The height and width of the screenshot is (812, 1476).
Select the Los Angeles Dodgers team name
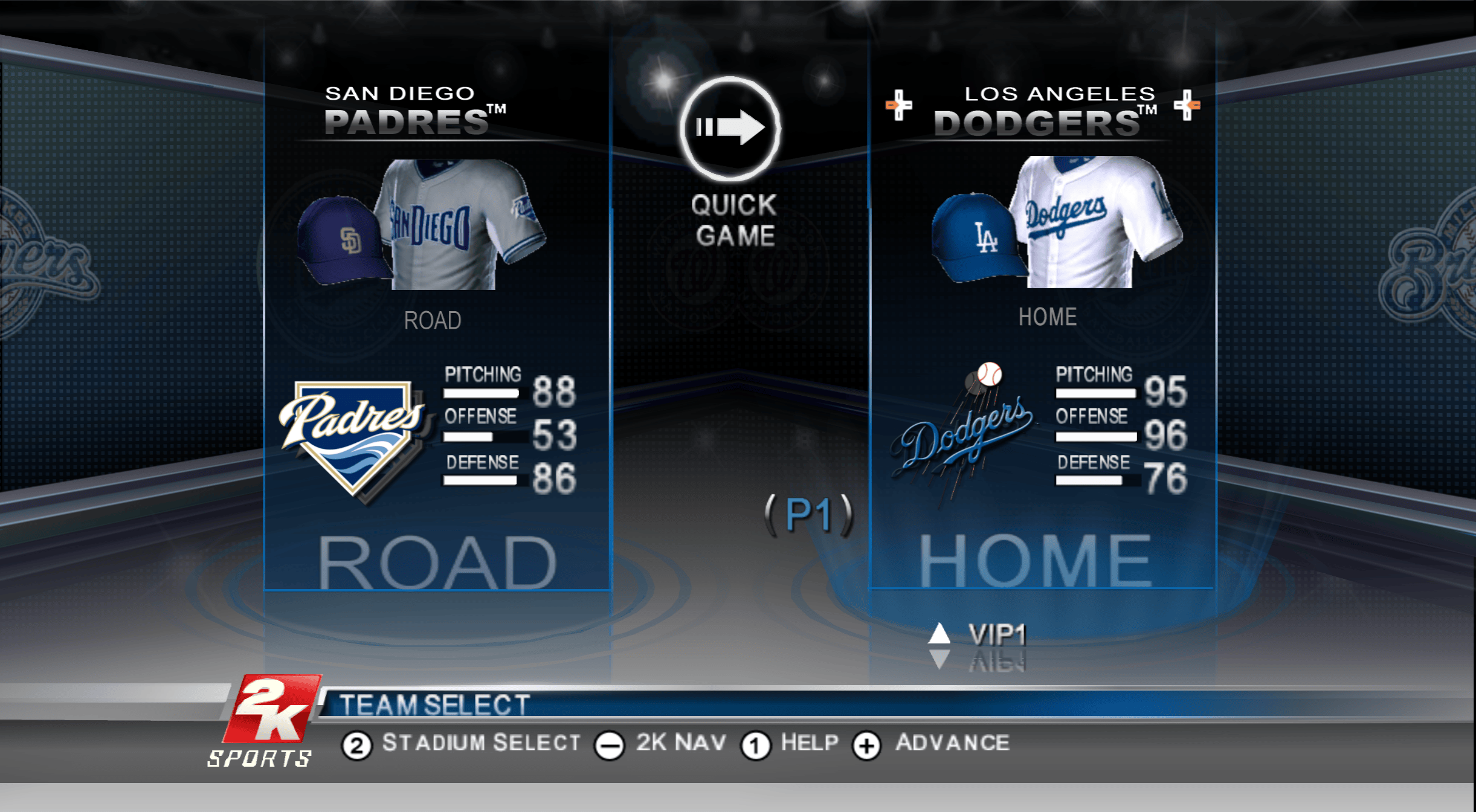(x=1044, y=112)
